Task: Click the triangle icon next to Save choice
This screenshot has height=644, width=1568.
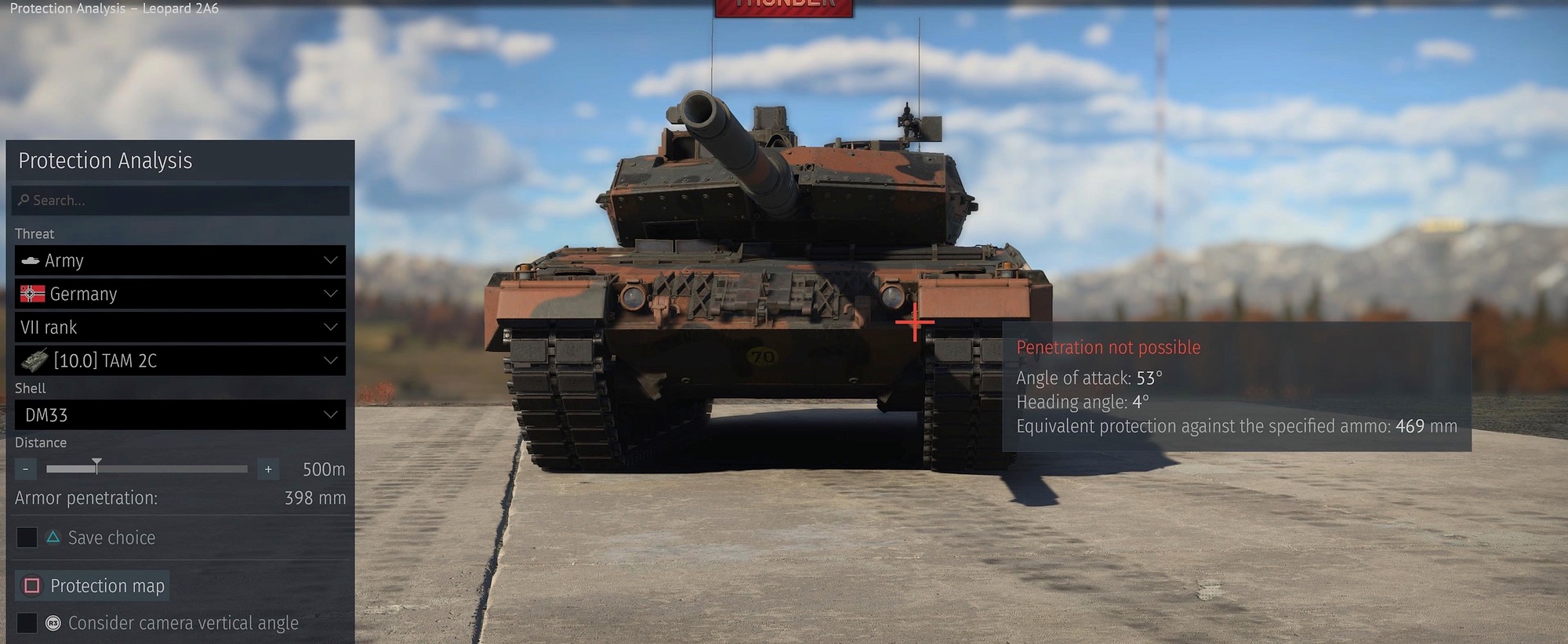Action: [53, 537]
